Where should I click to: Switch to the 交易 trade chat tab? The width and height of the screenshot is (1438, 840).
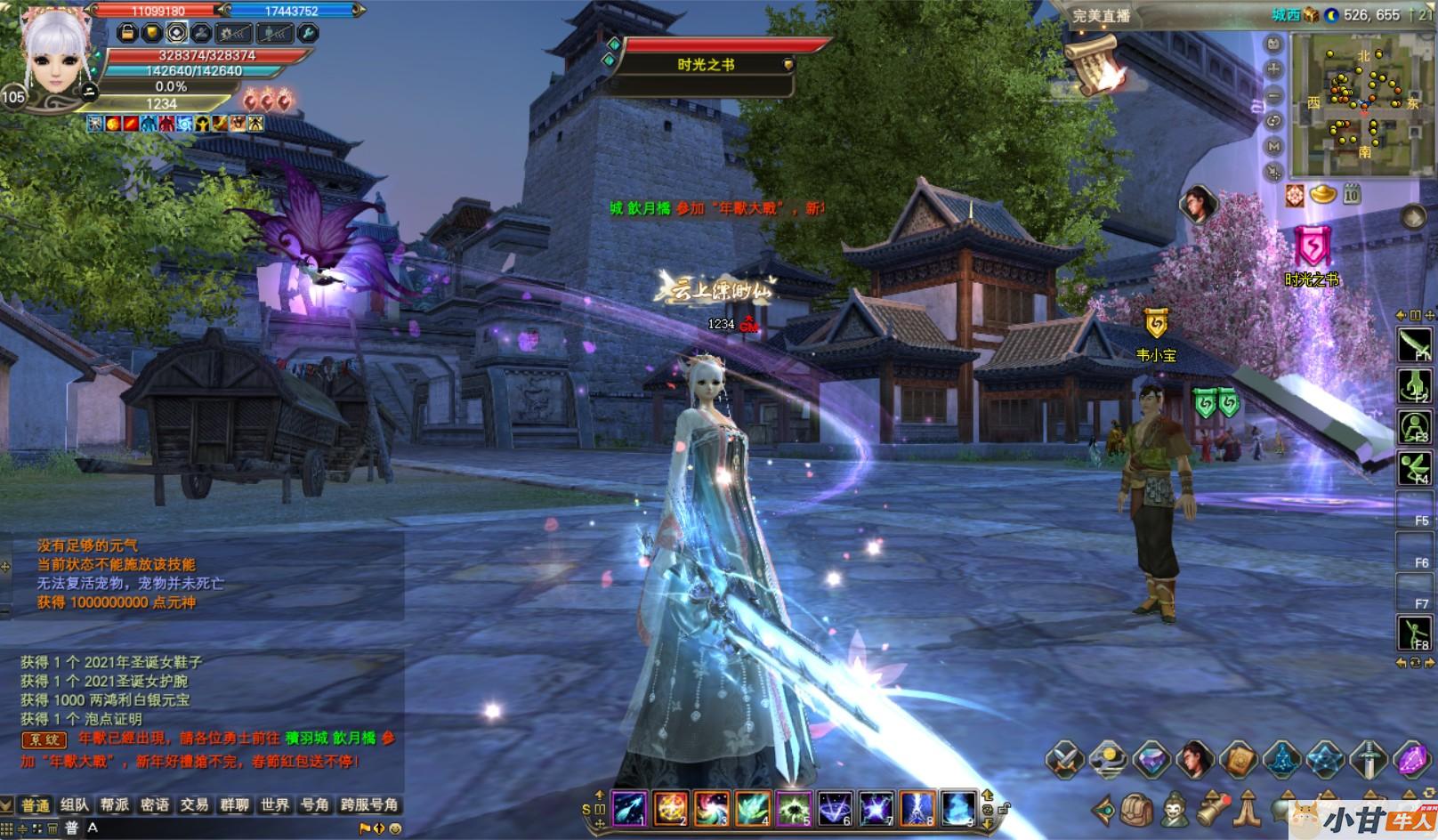(194, 804)
